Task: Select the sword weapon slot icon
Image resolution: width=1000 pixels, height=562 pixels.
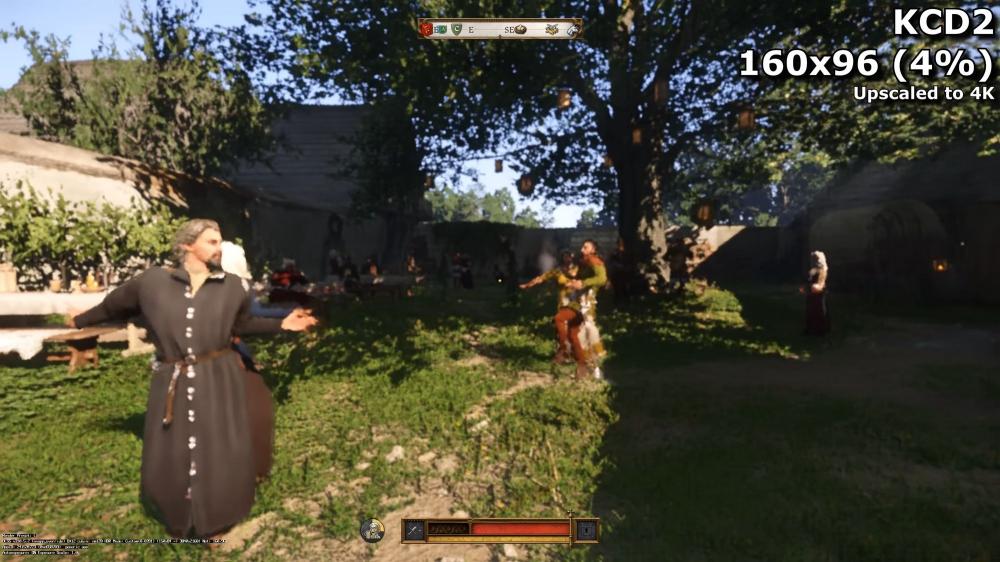Action: point(415,530)
